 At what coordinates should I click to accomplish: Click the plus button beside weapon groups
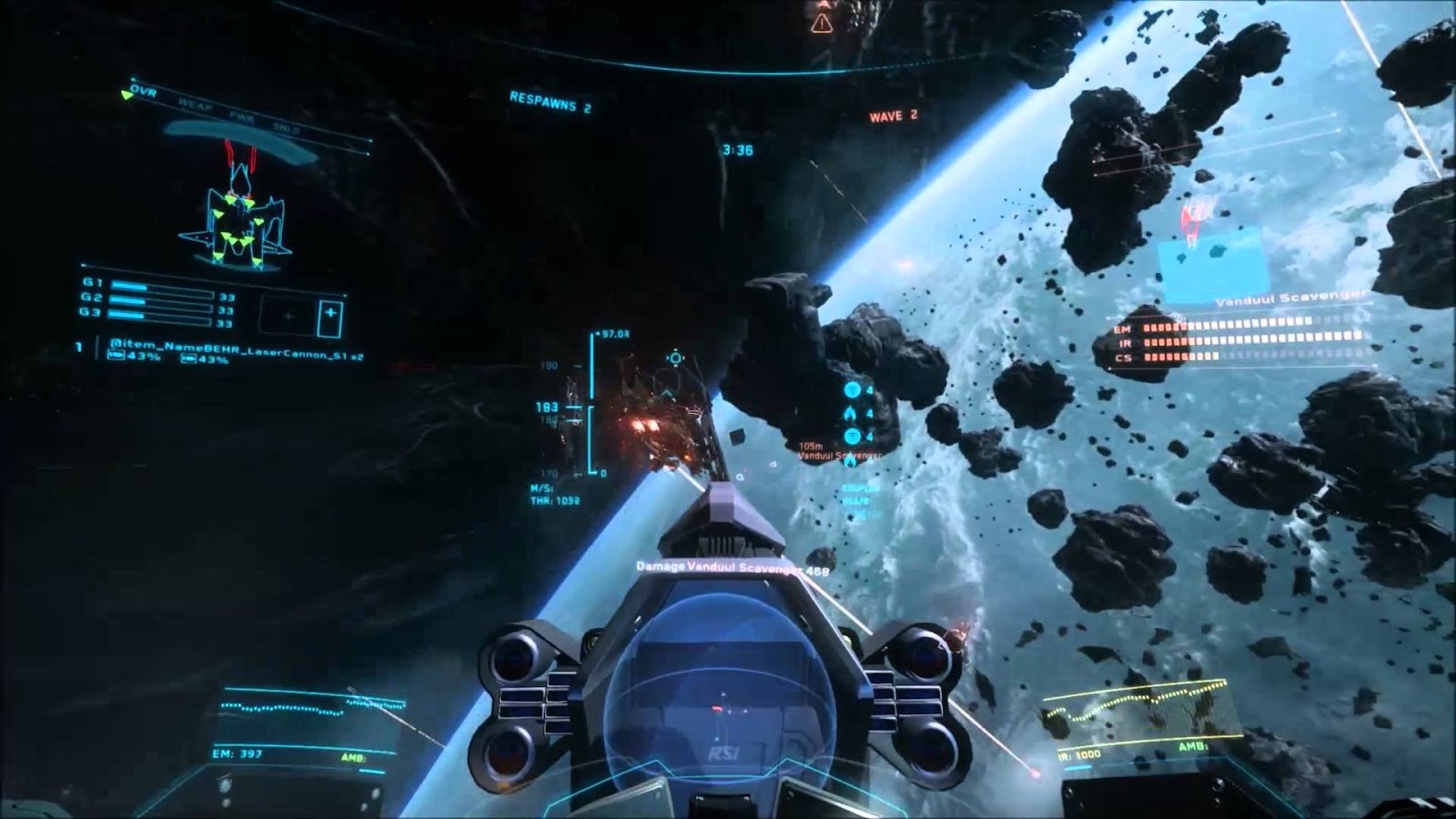330,314
